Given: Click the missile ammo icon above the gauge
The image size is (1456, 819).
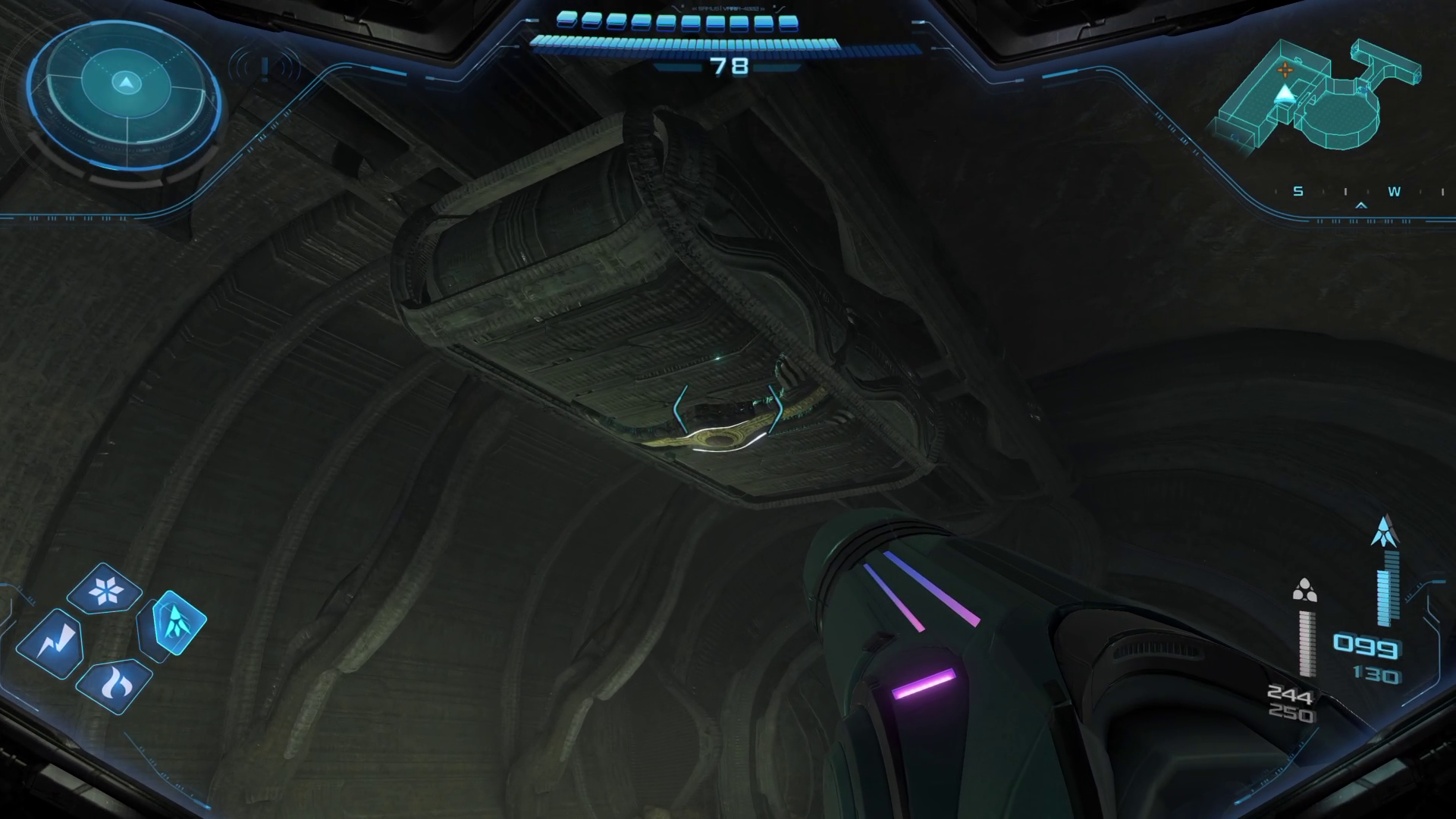Looking at the screenshot, I should [1385, 531].
